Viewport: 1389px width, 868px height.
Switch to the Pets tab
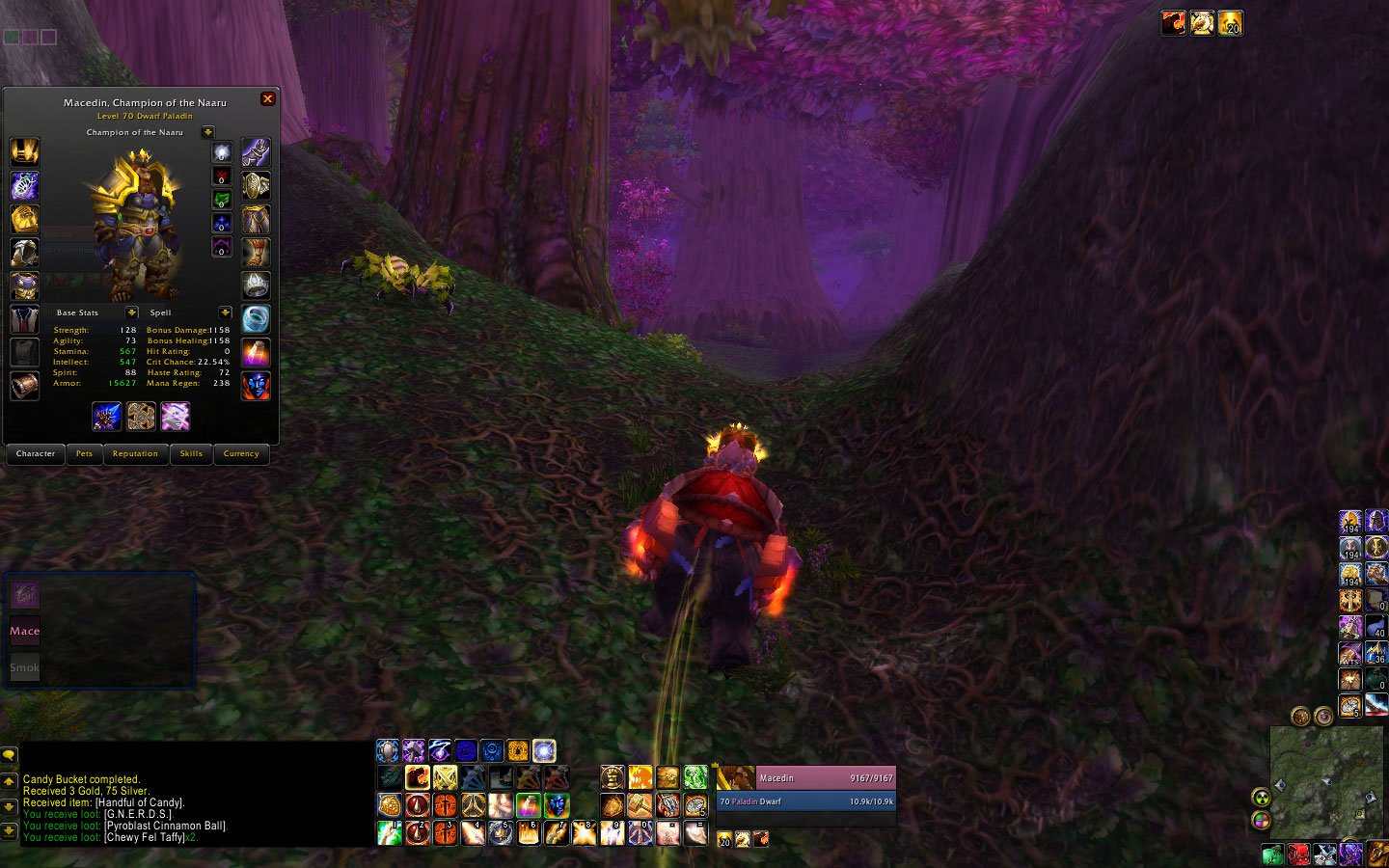pos(85,454)
